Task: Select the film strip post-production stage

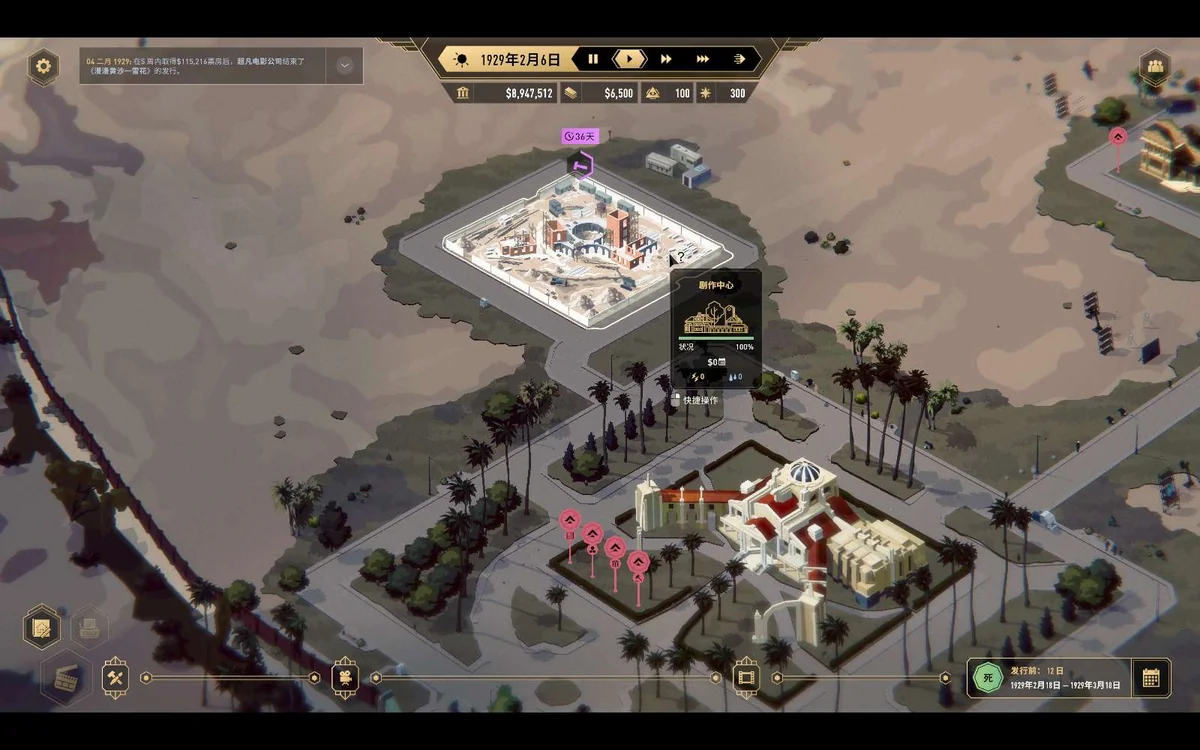Action: [x=746, y=677]
